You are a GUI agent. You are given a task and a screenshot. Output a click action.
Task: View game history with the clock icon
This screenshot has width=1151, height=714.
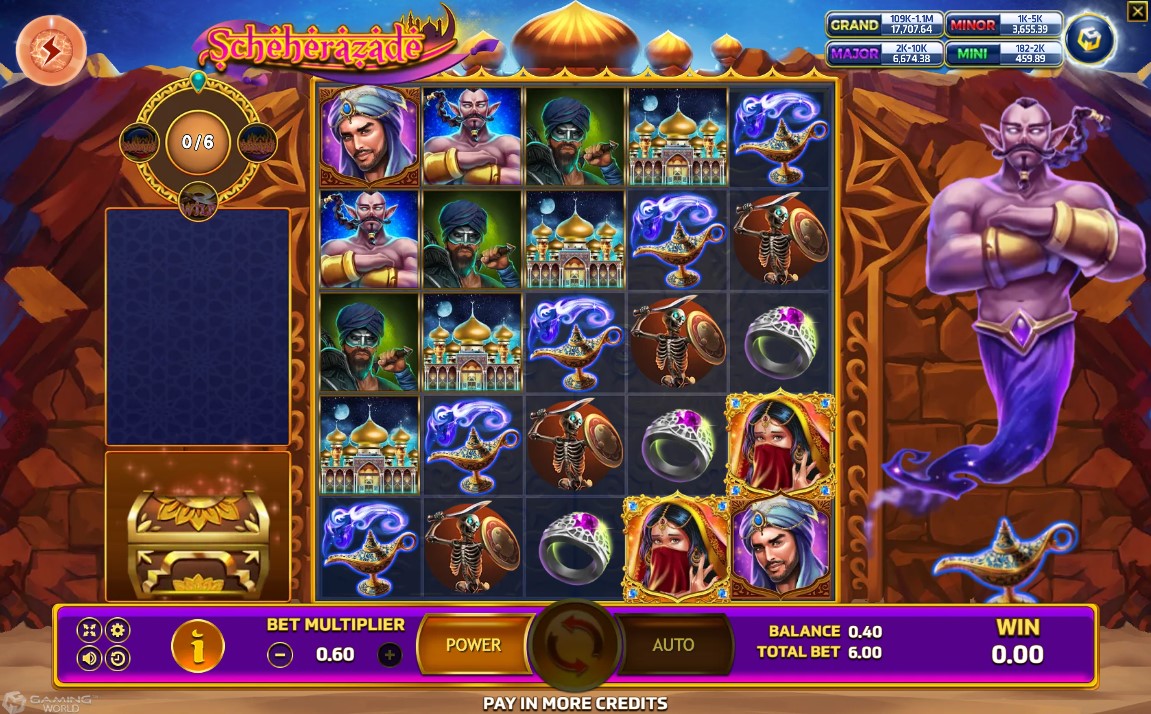pyautogui.click(x=118, y=658)
